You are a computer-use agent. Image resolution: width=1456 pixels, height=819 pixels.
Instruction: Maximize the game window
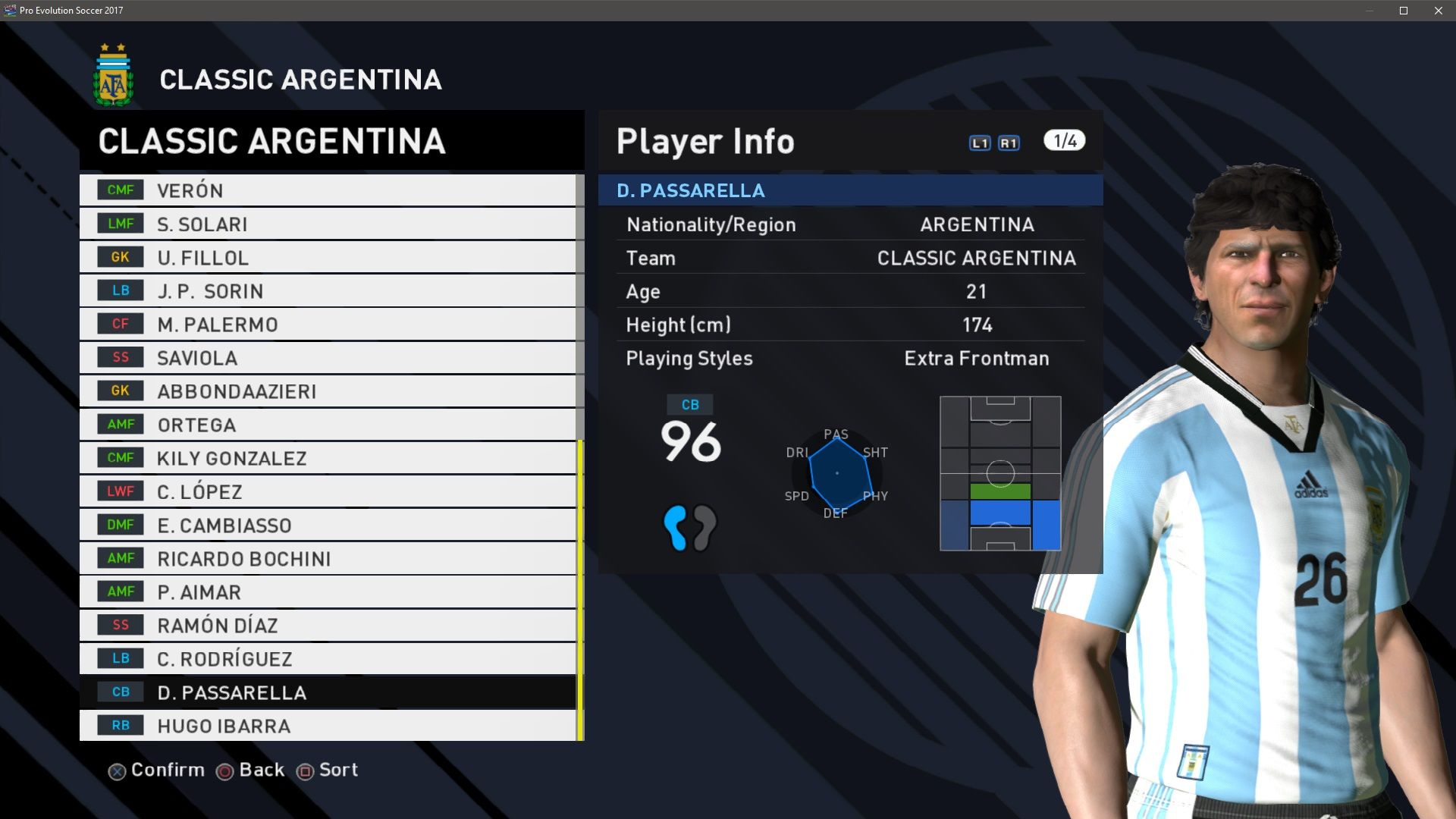[x=1404, y=11]
